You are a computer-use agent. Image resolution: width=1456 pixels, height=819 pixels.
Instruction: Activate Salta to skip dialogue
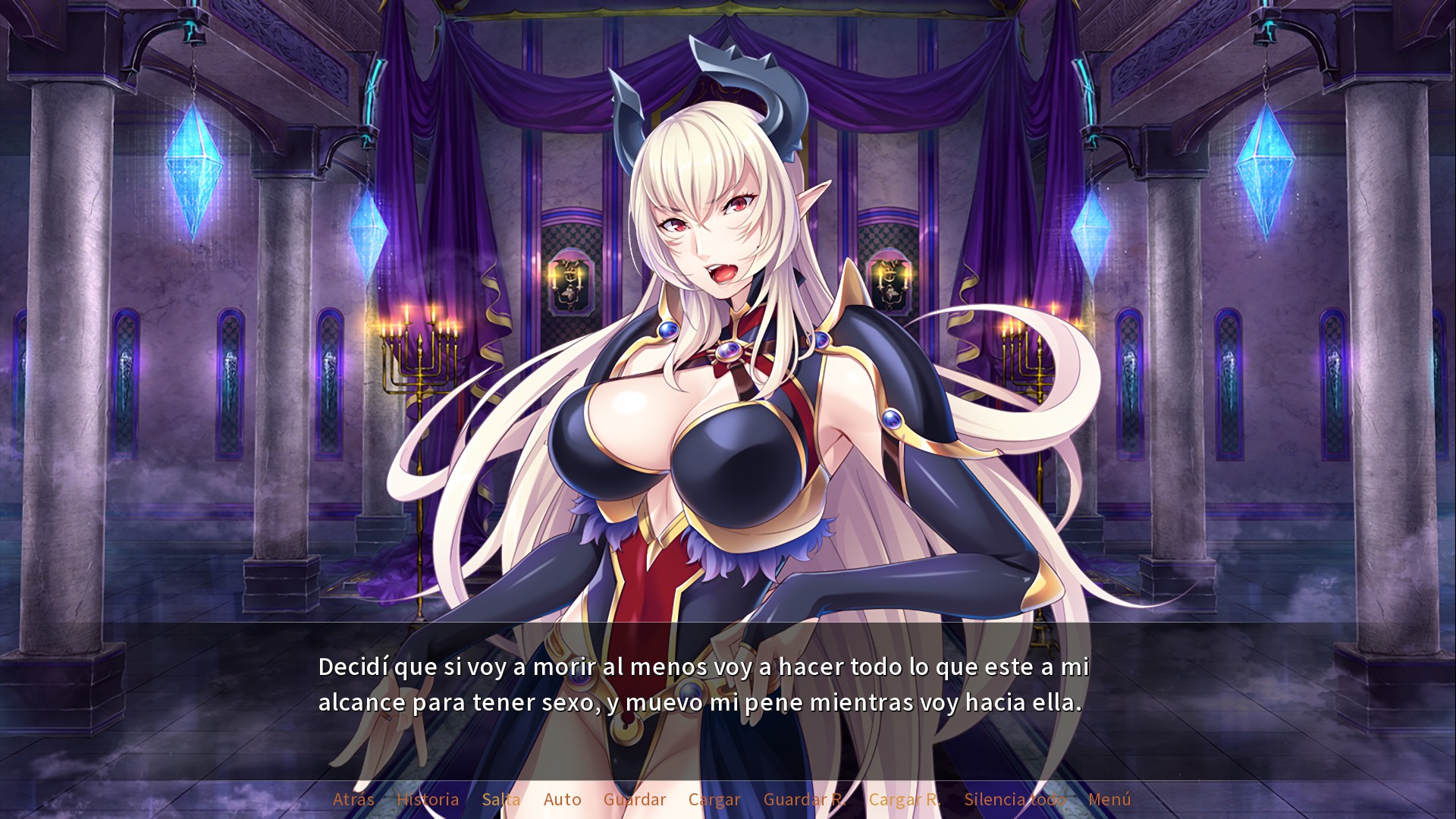point(502,799)
